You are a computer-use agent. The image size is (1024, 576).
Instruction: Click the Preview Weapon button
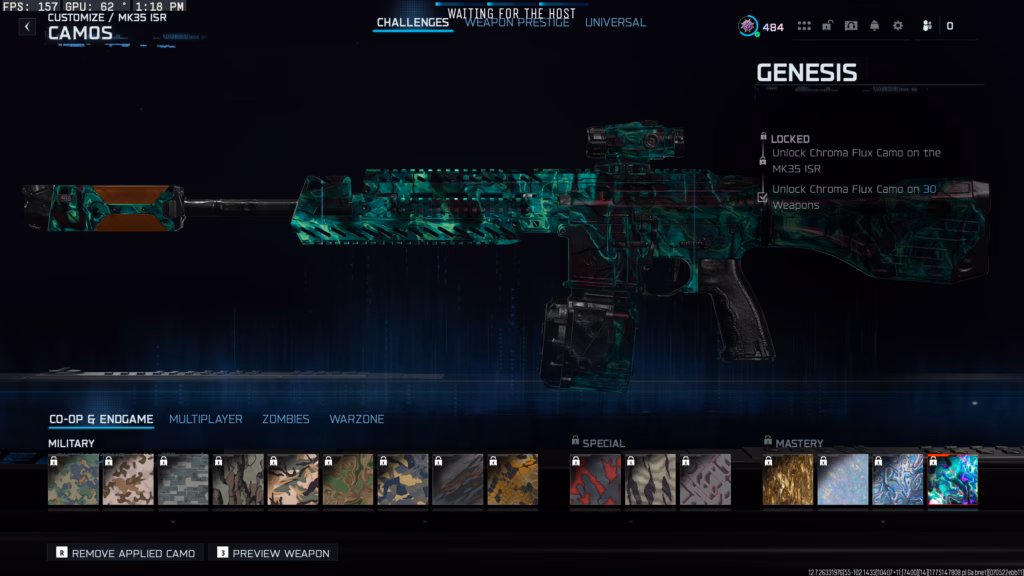(273, 553)
